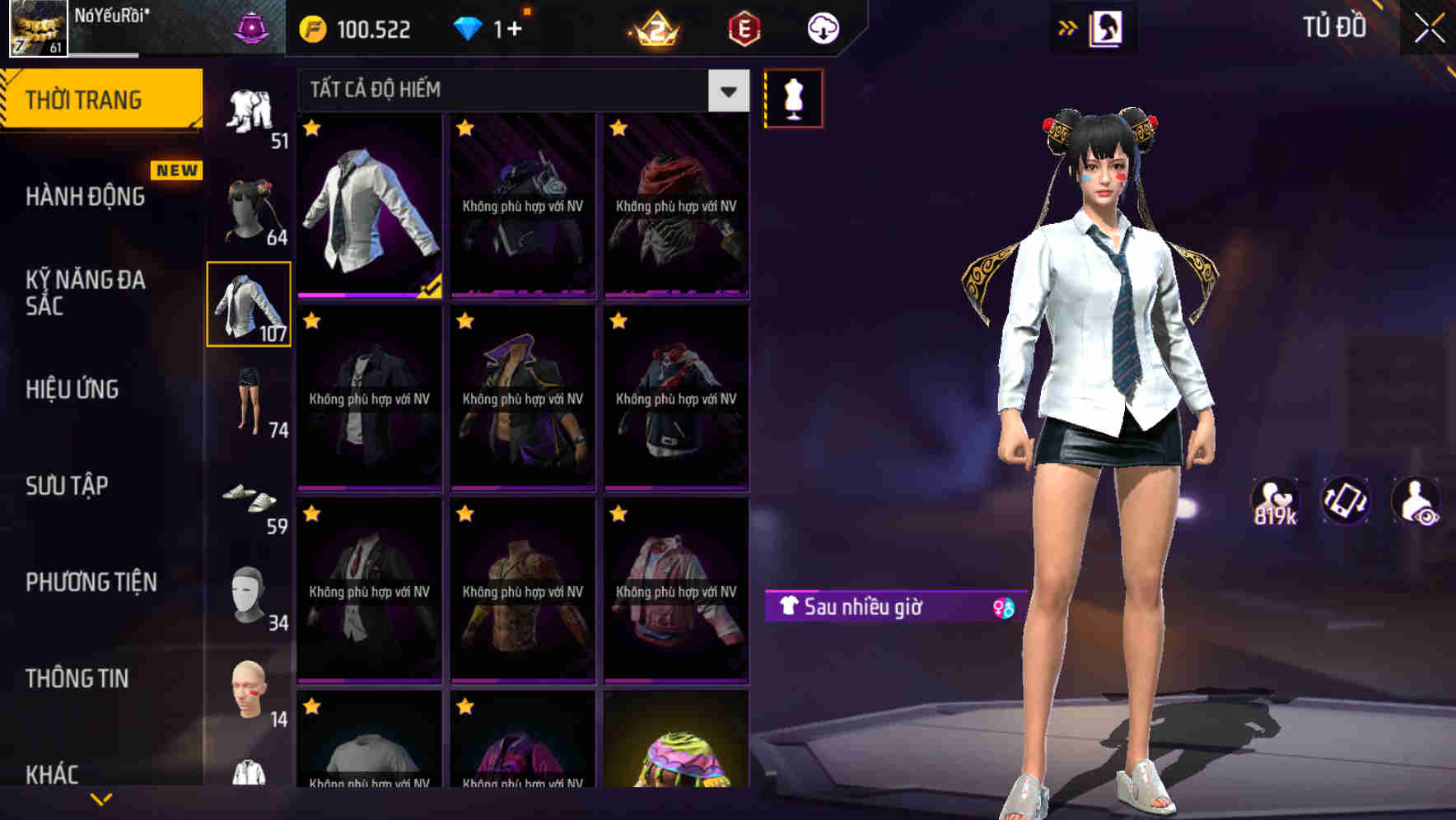The width and height of the screenshot is (1456, 820).
Task: Toggle the favorite star on the white shirt item
Action: [x=311, y=130]
